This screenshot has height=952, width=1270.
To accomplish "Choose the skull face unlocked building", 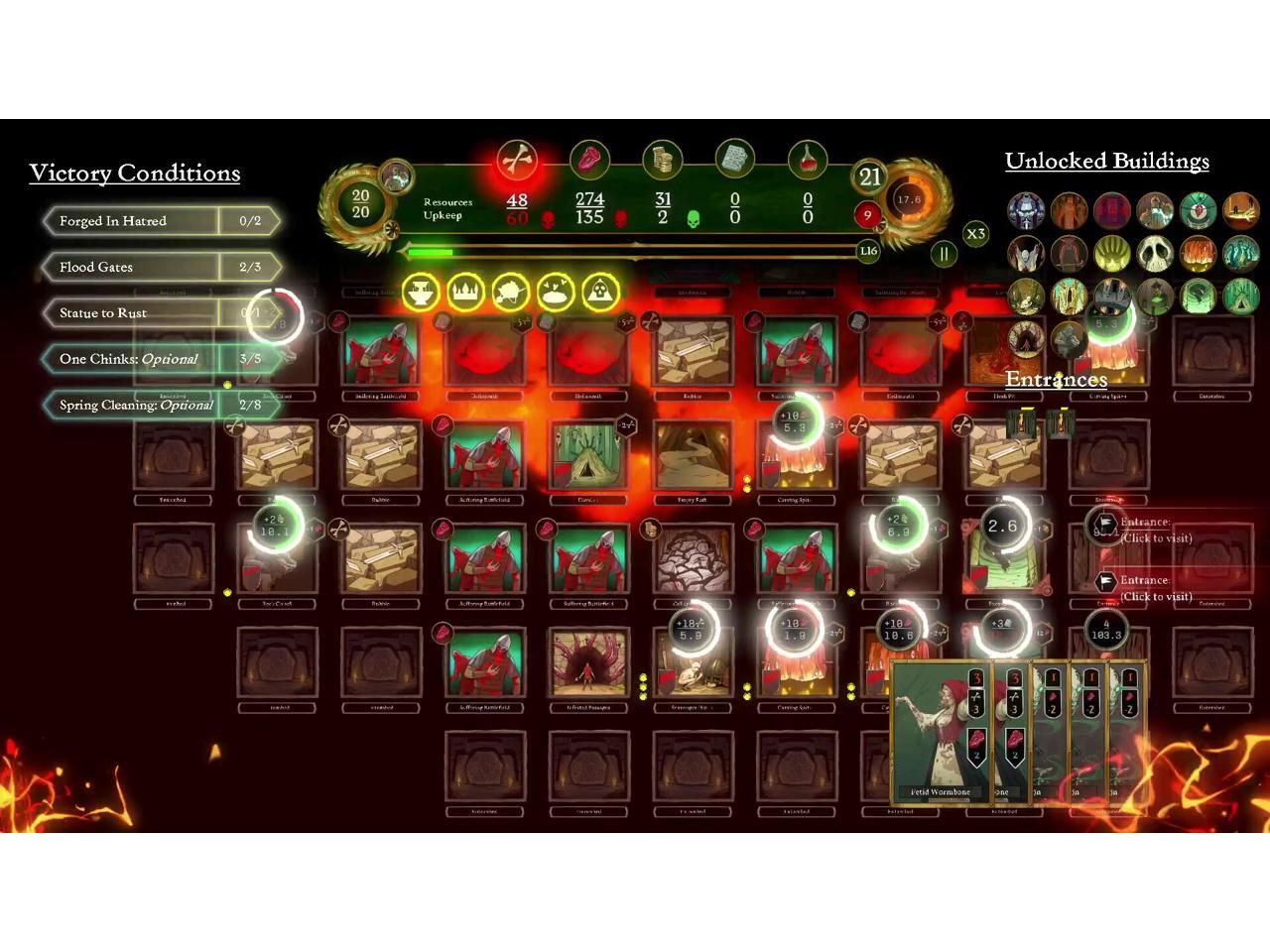I will tap(1155, 254).
